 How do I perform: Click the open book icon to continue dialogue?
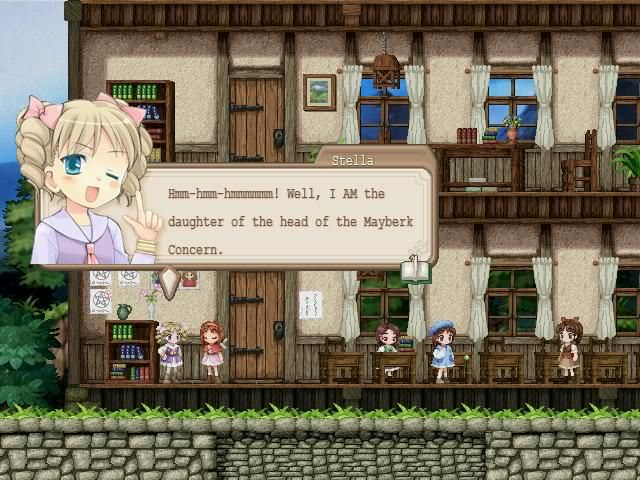[x=414, y=269]
